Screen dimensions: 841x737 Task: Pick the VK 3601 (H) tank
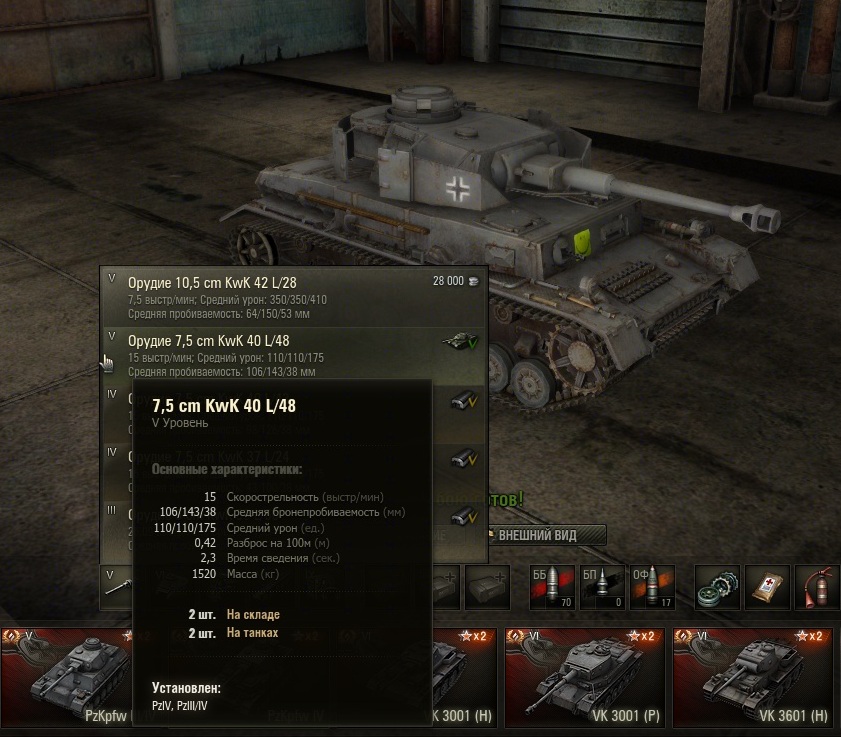754,679
